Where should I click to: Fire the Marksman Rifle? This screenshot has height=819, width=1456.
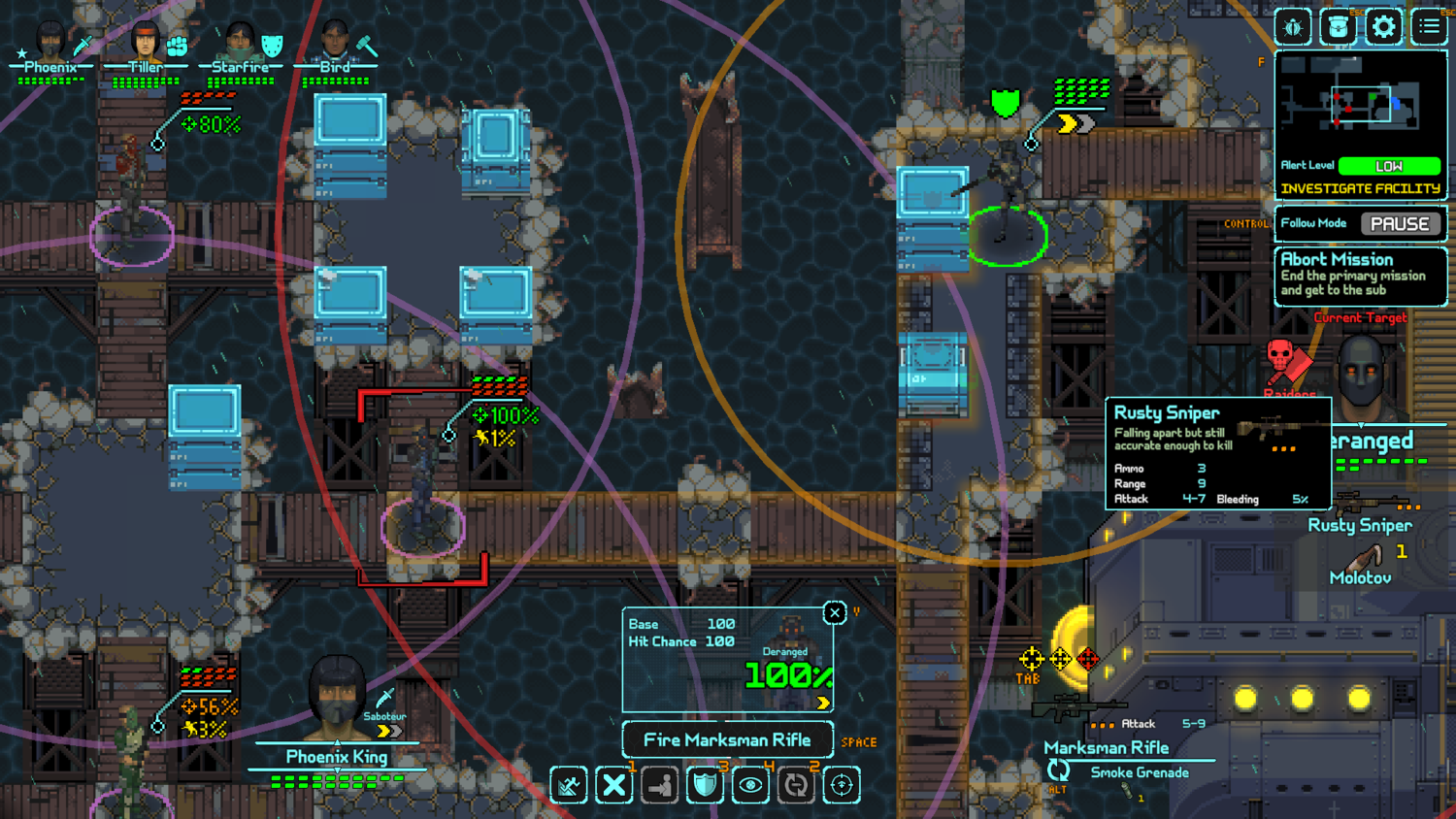[x=727, y=740]
